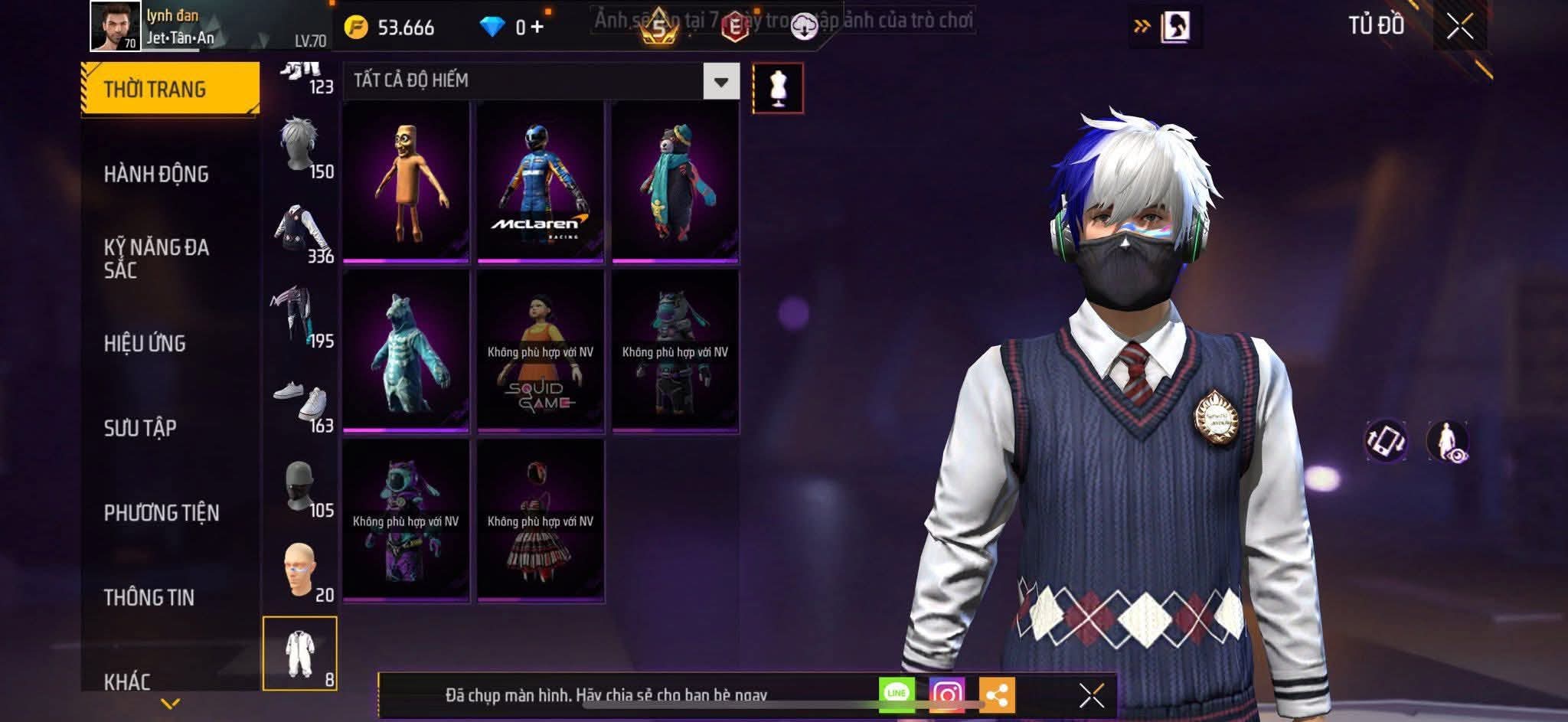Share screenshot via LINE
1568x722 pixels.
897,694
